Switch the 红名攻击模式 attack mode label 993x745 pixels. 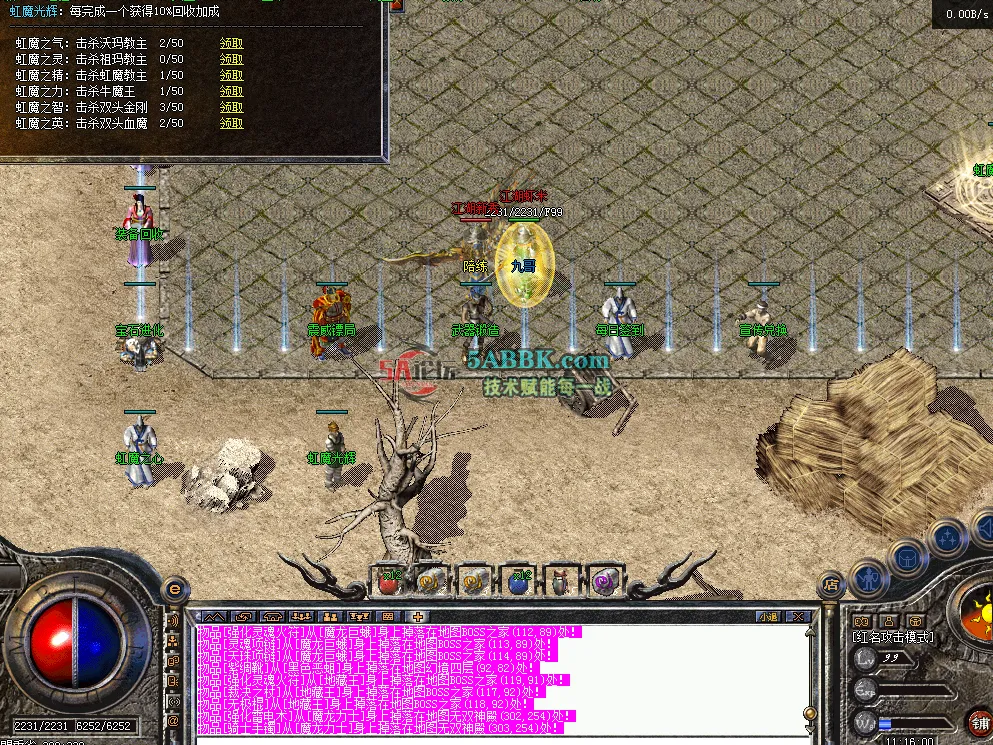[893, 636]
